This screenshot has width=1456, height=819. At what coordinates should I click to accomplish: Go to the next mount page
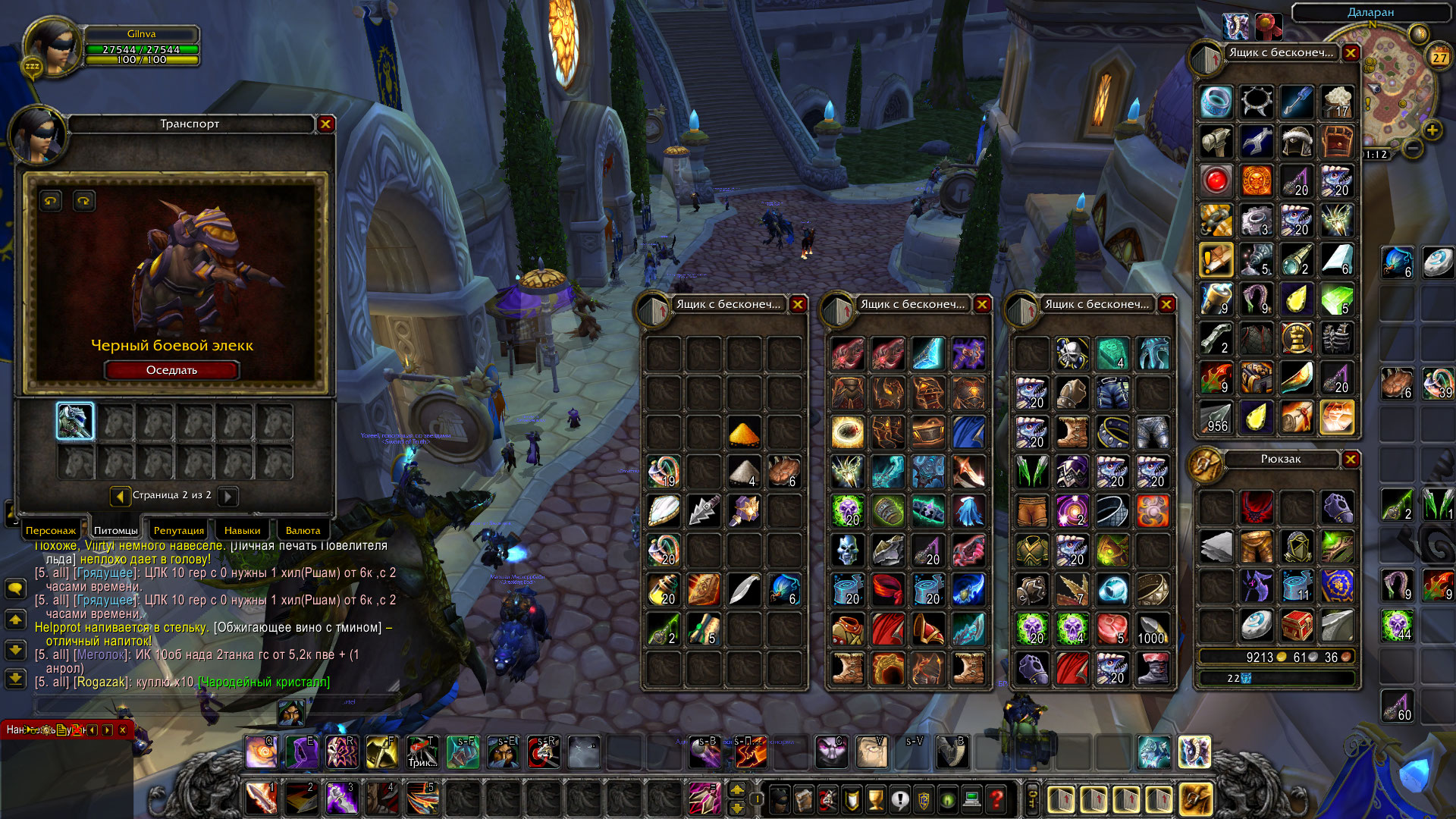(x=227, y=496)
